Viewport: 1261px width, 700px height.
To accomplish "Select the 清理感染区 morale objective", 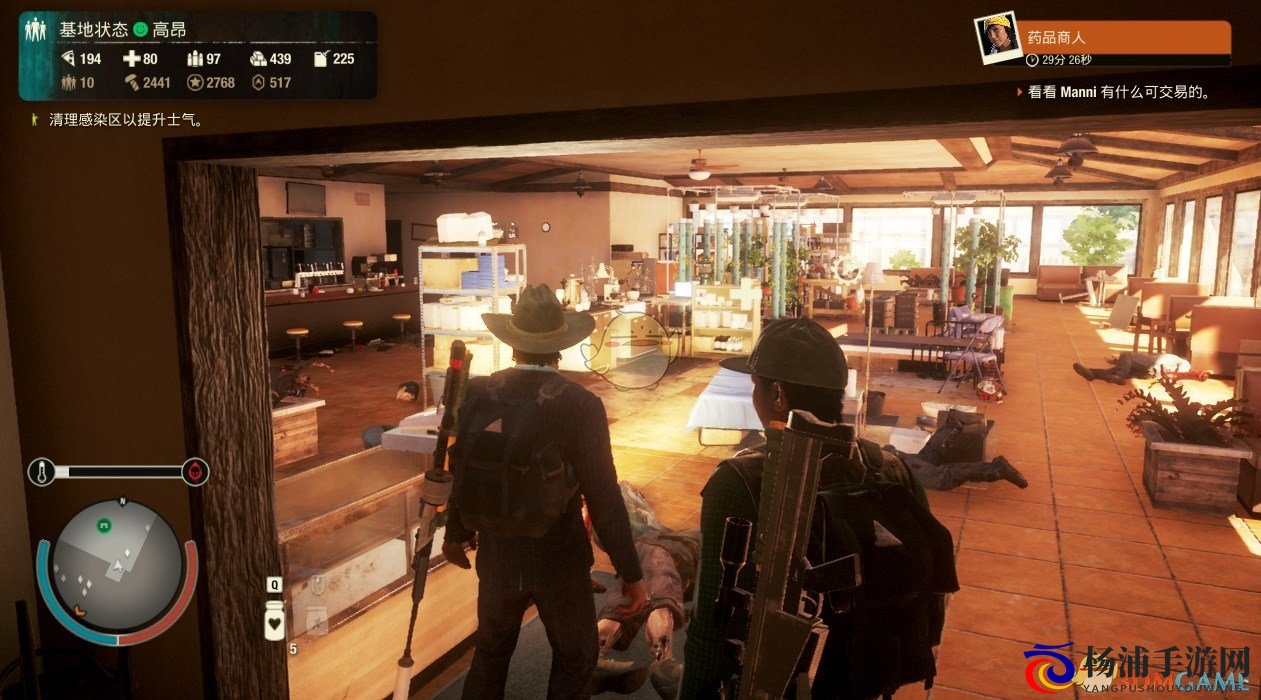I will pos(126,120).
